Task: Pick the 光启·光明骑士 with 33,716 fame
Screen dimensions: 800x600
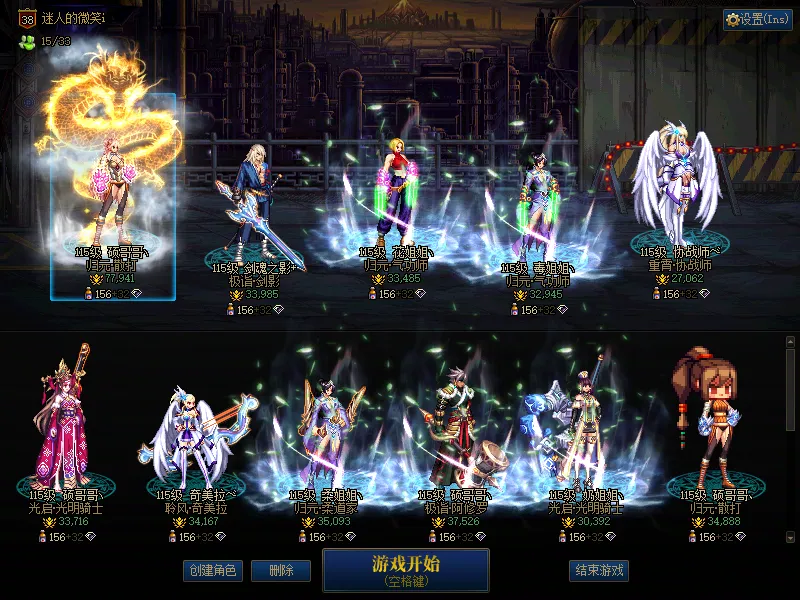Action: coord(65,430)
